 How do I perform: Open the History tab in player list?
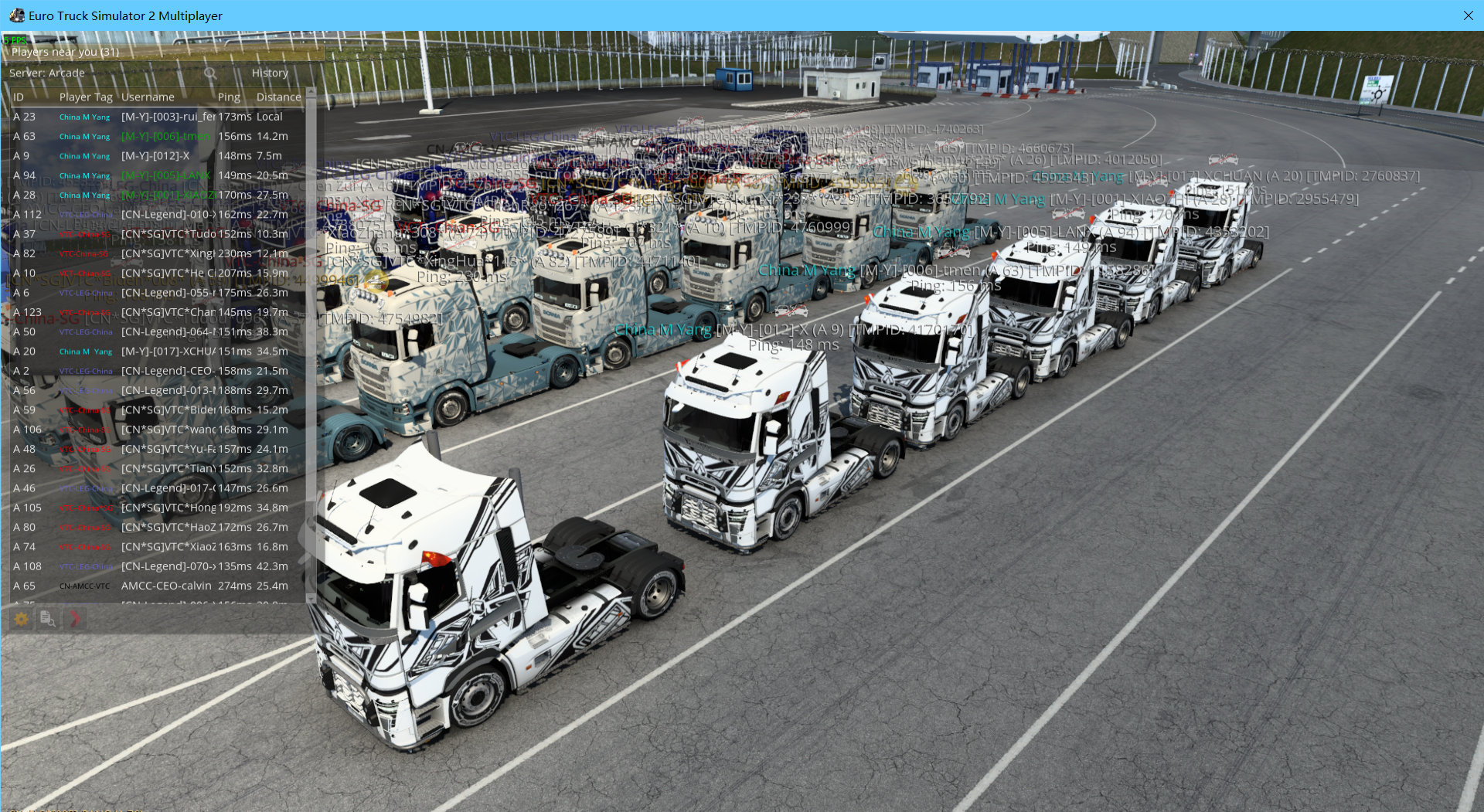pos(270,73)
